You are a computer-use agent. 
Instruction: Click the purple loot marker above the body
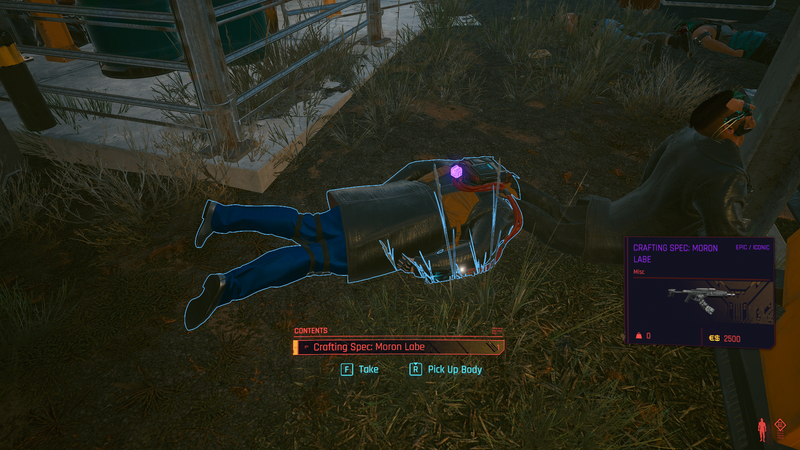click(x=456, y=173)
